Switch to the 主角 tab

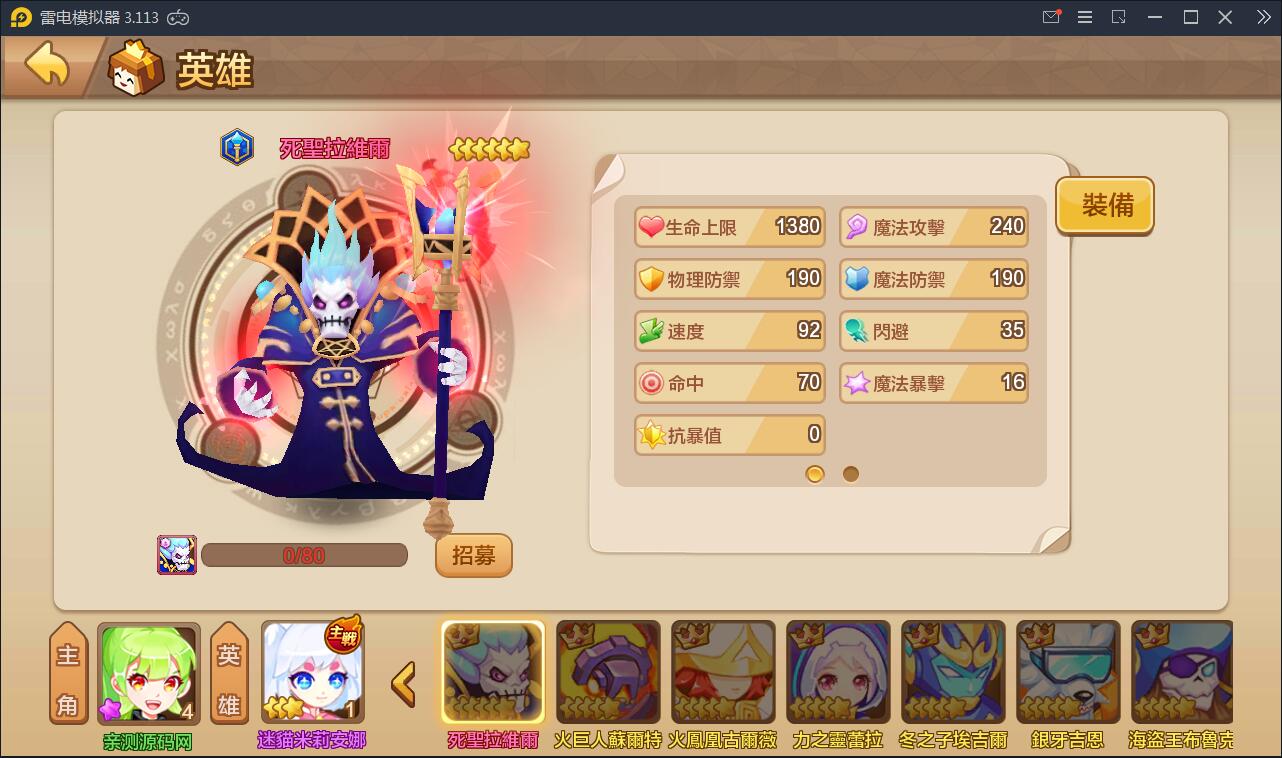tap(67, 683)
